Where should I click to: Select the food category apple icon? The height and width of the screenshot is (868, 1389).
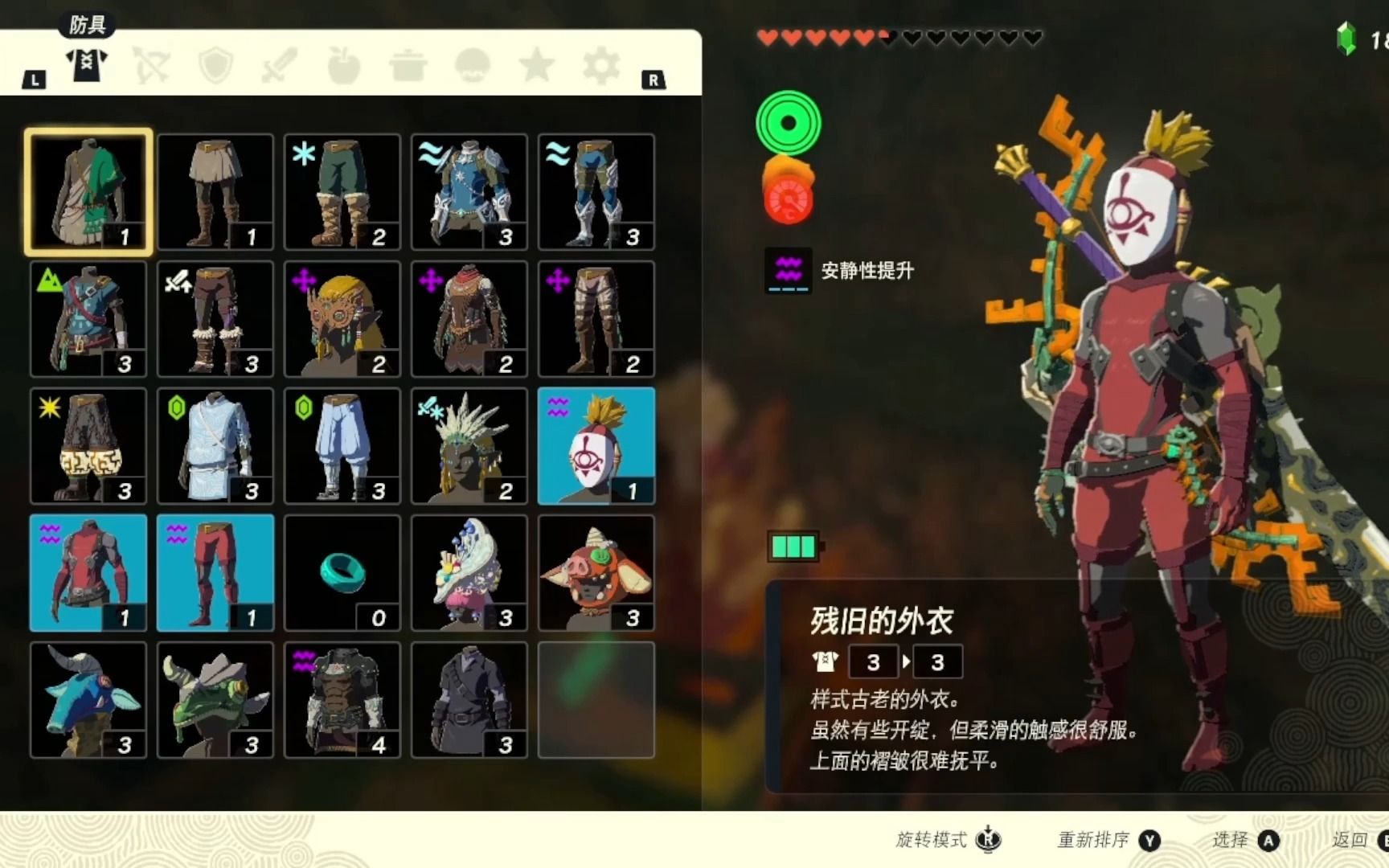pyautogui.click(x=343, y=65)
